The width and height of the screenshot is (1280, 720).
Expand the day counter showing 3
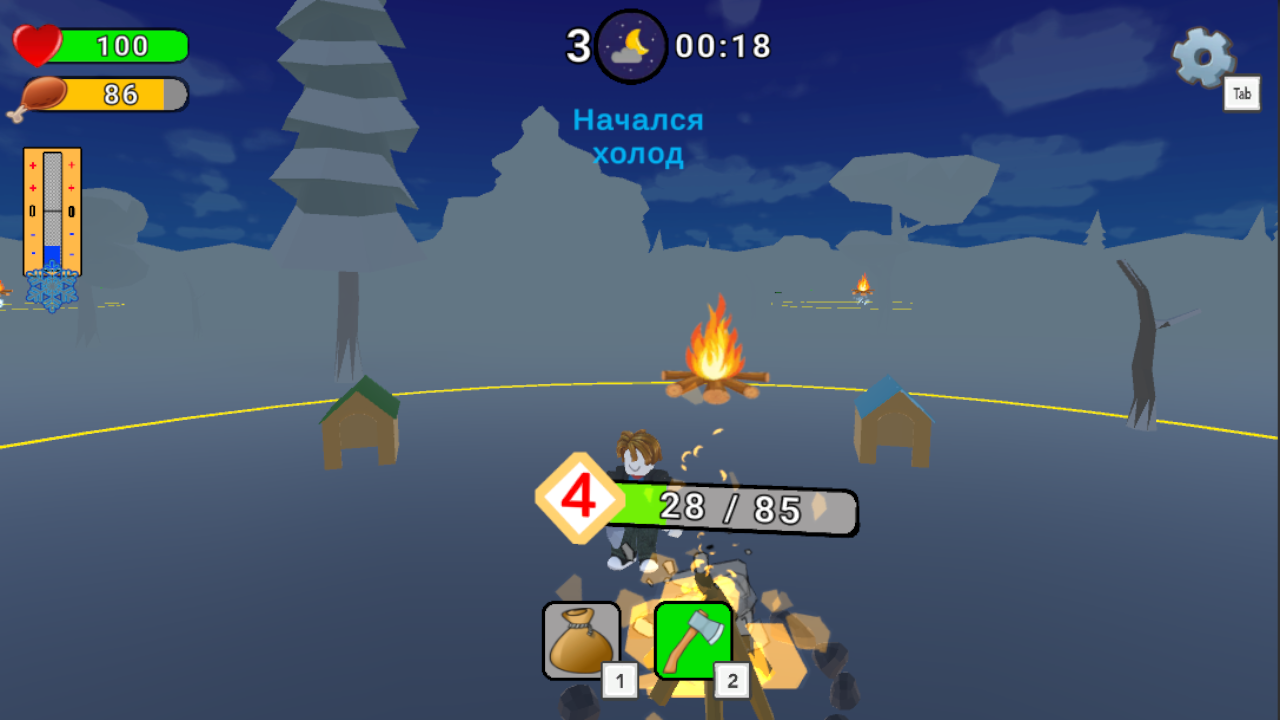[x=578, y=44]
